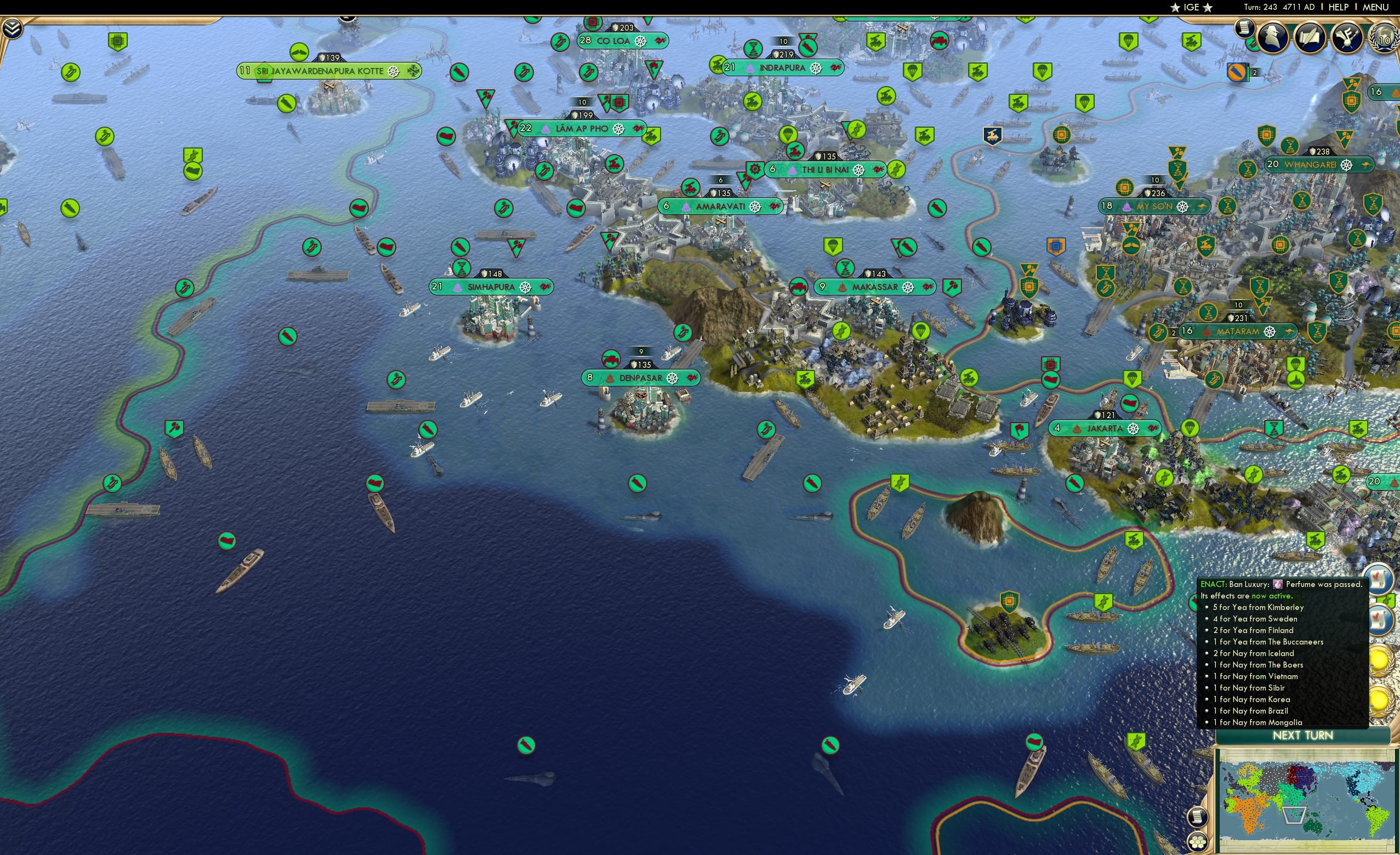Toggle strategic view with the hexagon icon
The image size is (1400, 855).
pos(1199,842)
